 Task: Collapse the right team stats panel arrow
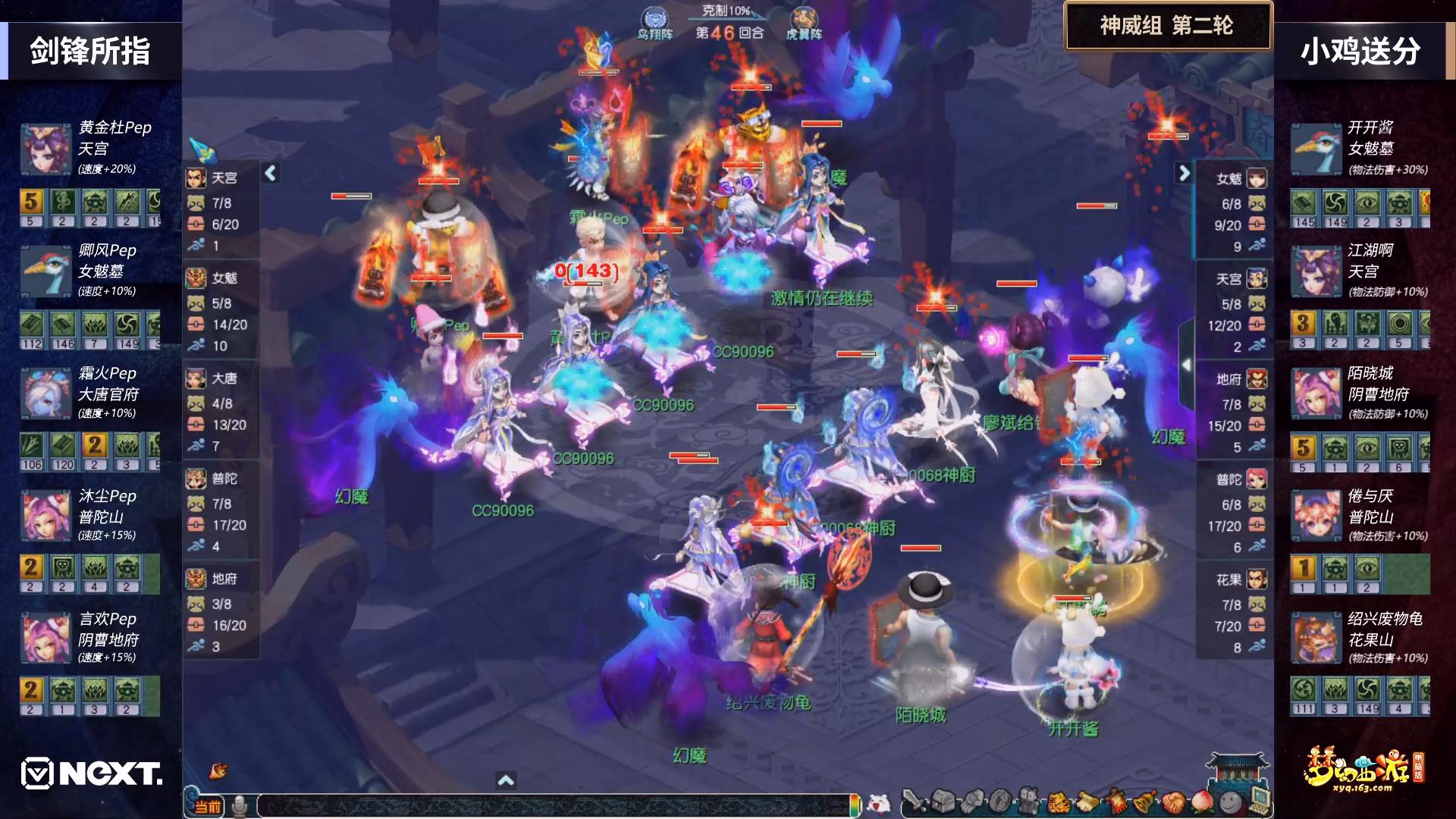pos(1184,174)
